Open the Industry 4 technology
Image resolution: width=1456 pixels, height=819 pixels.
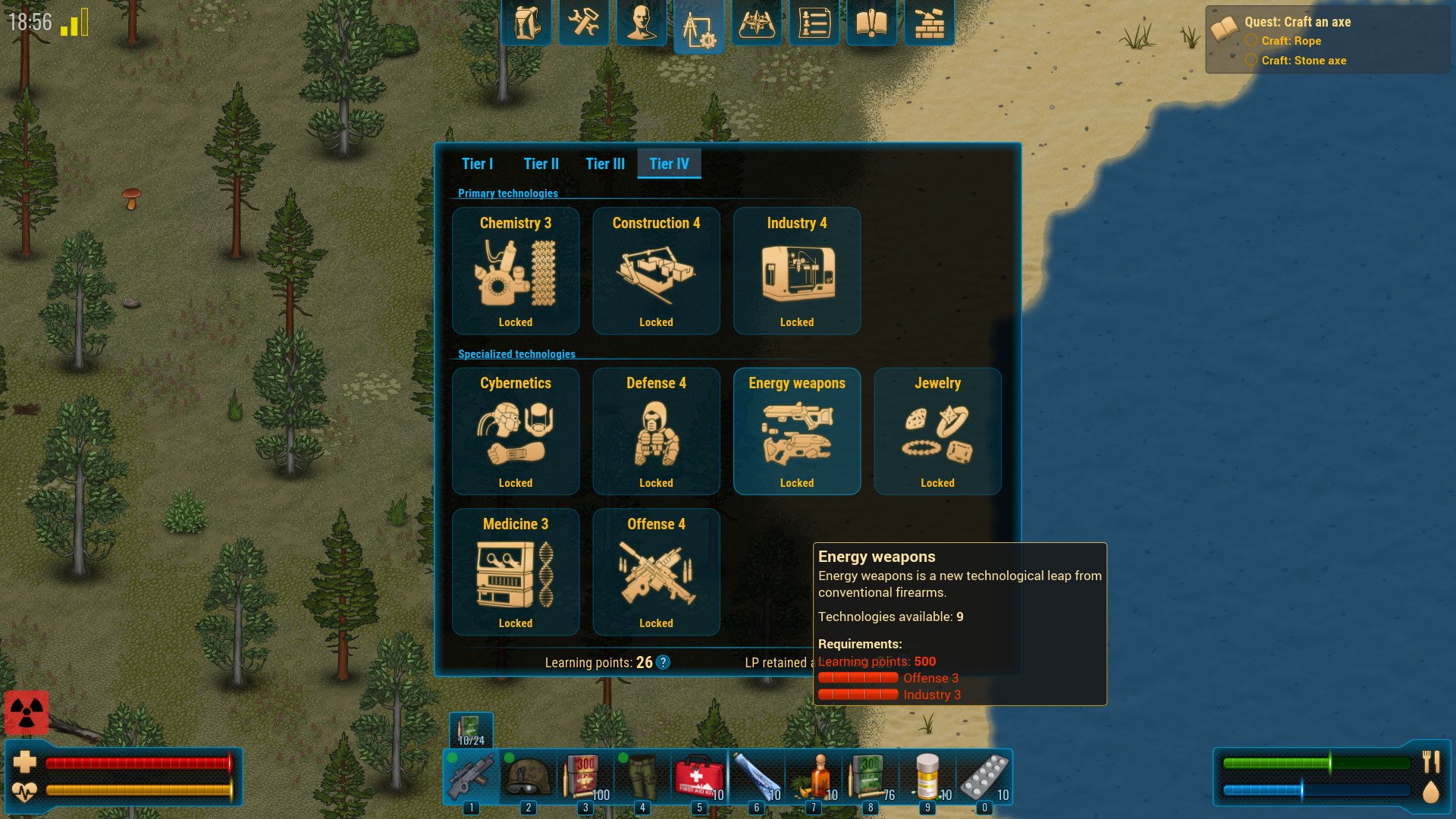click(796, 271)
